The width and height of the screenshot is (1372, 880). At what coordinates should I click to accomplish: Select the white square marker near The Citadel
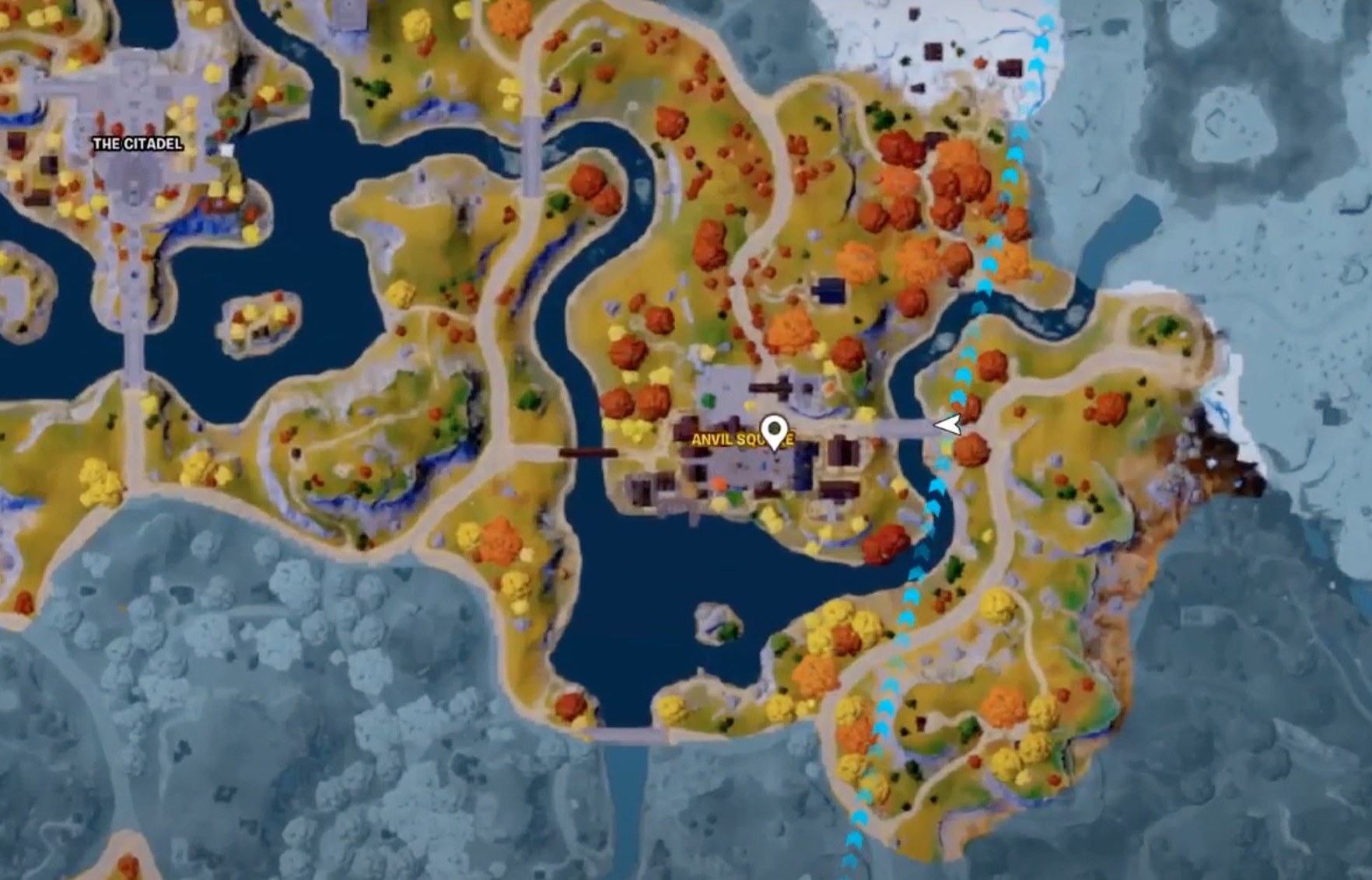click(226, 148)
